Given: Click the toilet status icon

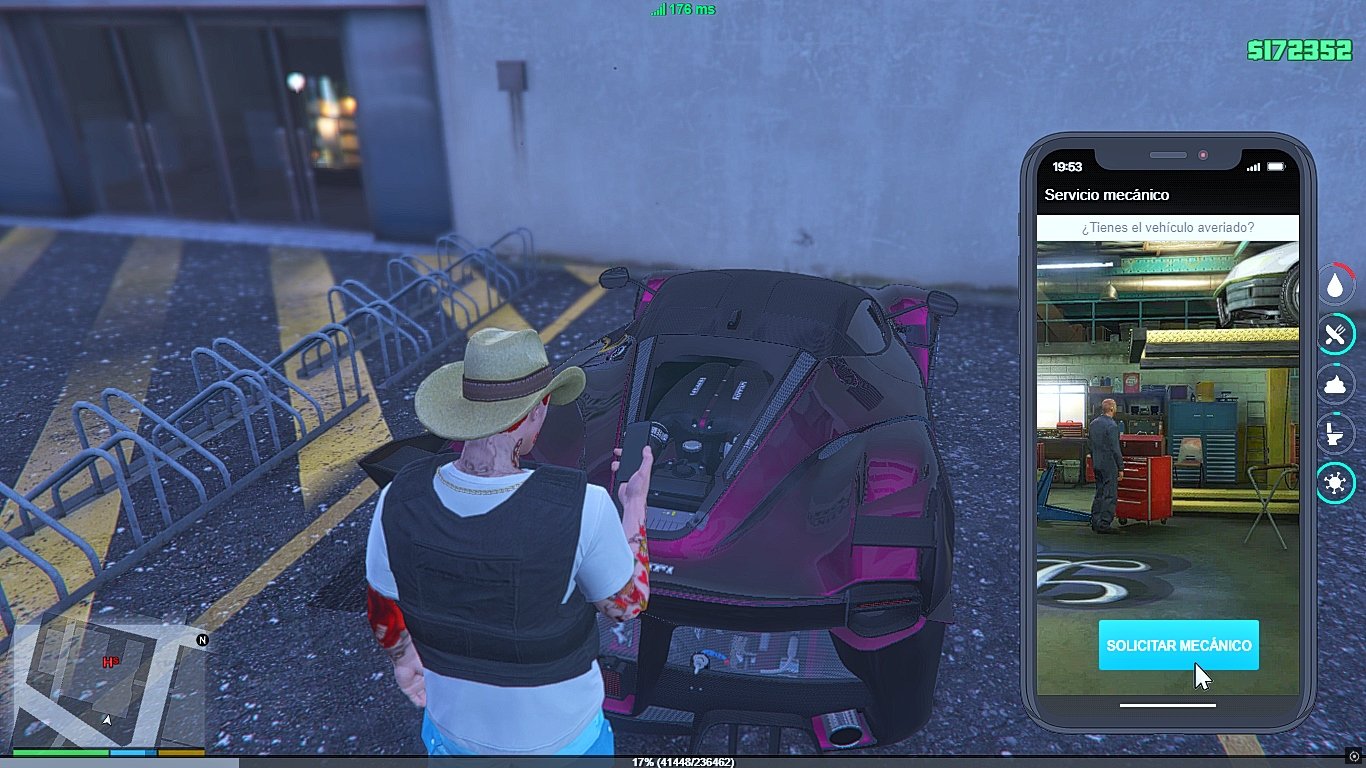Looking at the screenshot, I should (1335, 434).
